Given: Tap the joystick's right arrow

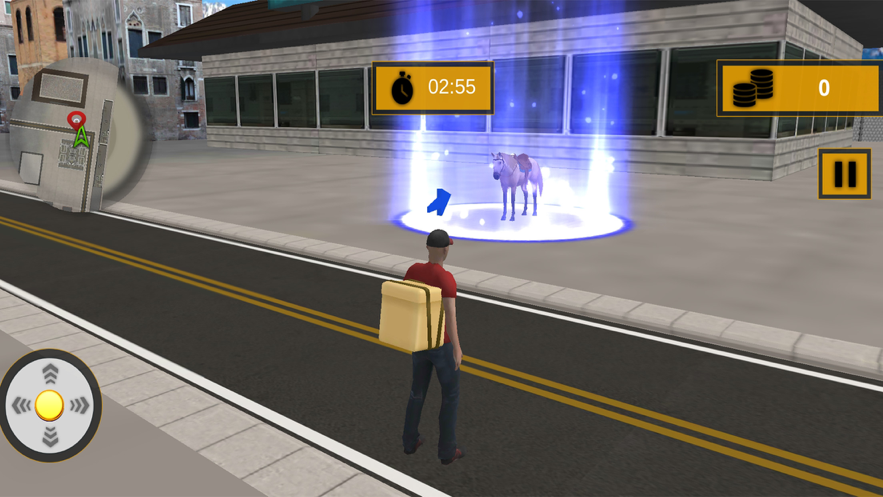Looking at the screenshot, I should (x=81, y=405).
